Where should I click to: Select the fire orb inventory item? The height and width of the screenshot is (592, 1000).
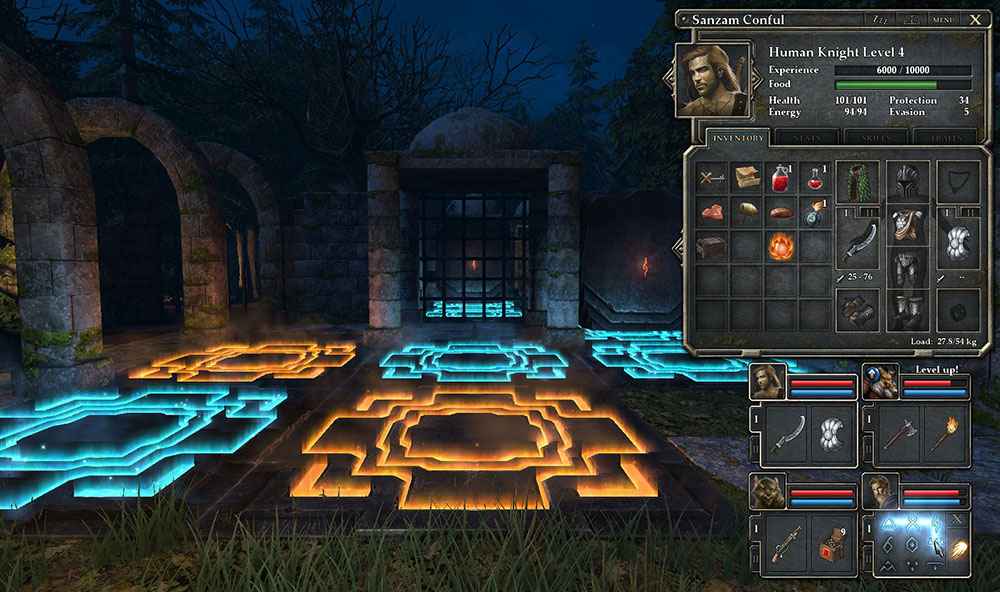pos(780,245)
